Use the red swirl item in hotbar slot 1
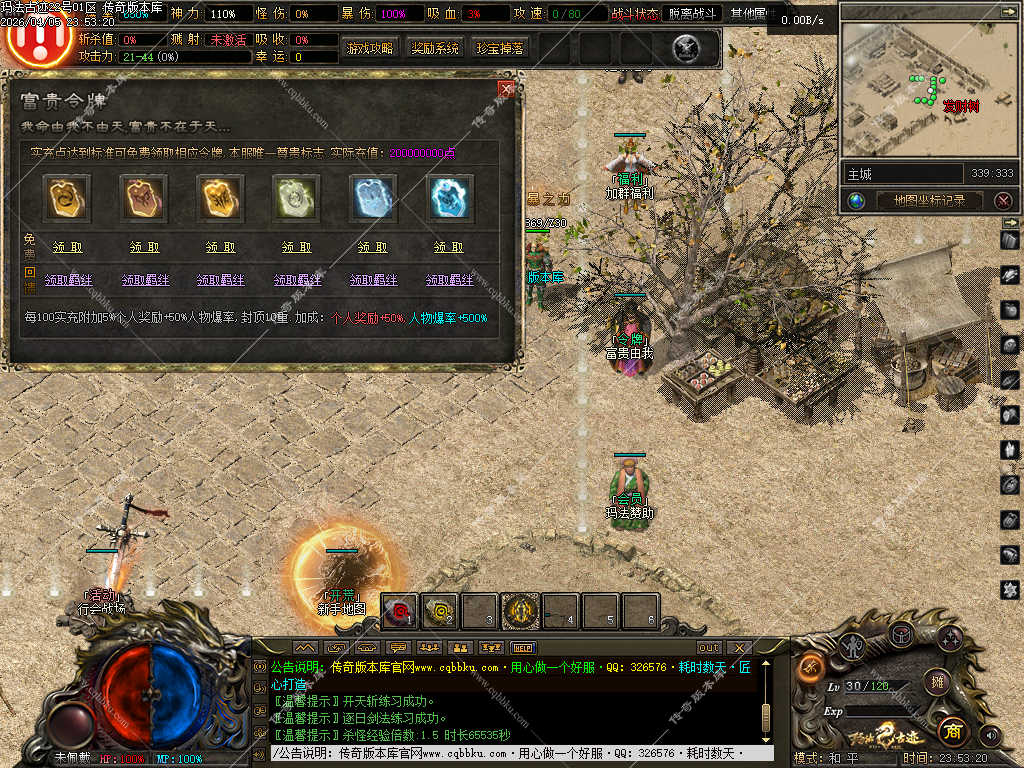The image size is (1024, 768). pos(401,610)
